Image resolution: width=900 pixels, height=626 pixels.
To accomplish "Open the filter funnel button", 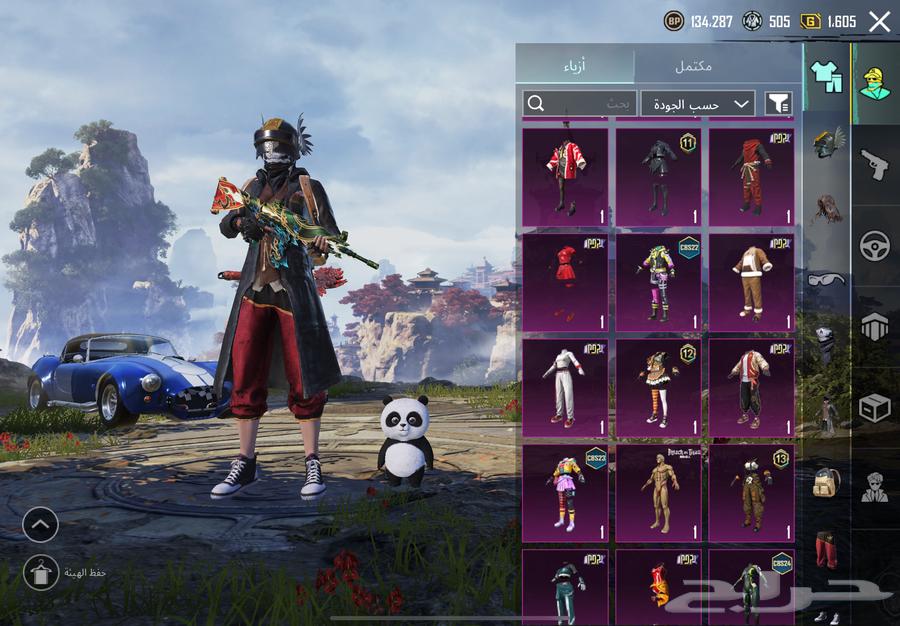I will 778,103.
